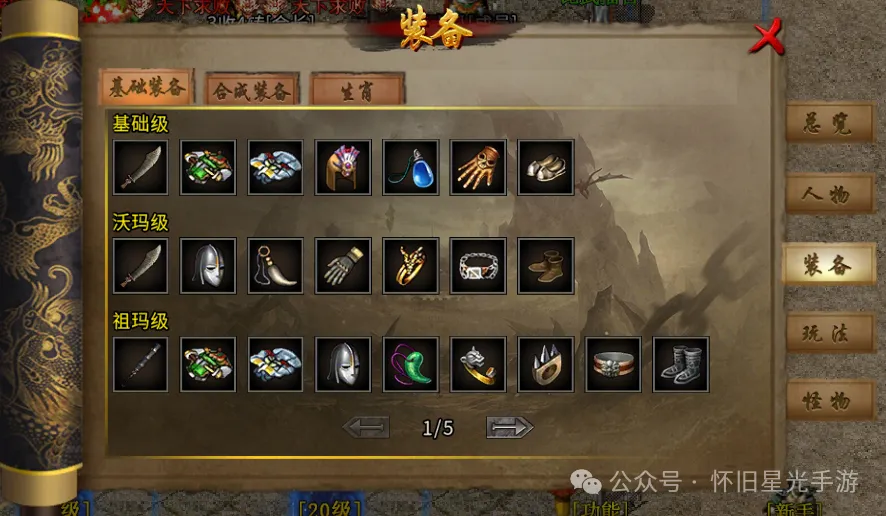The width and height of the screenshot is (886, 516).
Task: Select the feathered helmet in 基础级 row
Action: (x=343, y=167)
